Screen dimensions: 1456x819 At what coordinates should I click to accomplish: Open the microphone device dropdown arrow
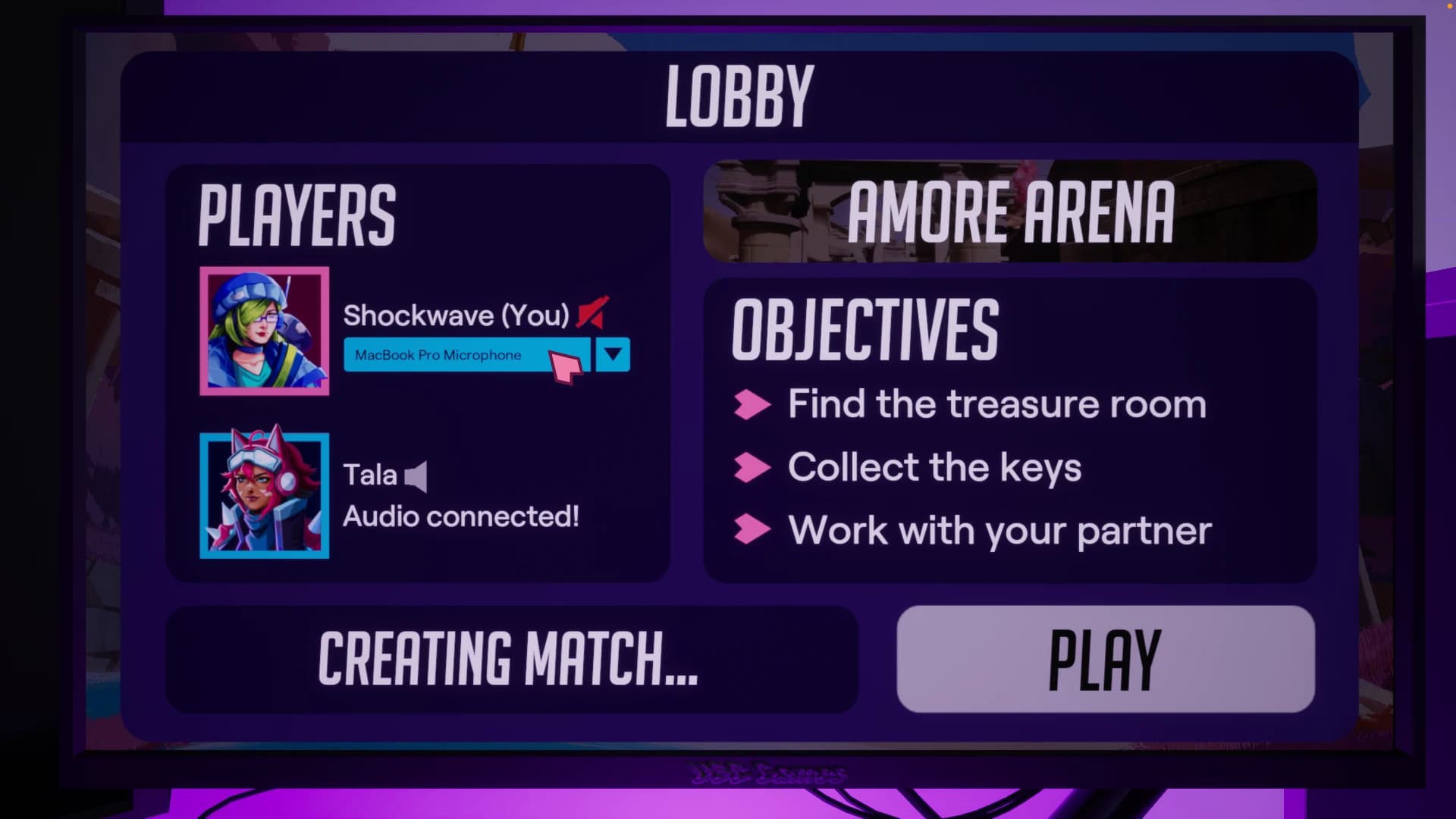tap(613, 354)
